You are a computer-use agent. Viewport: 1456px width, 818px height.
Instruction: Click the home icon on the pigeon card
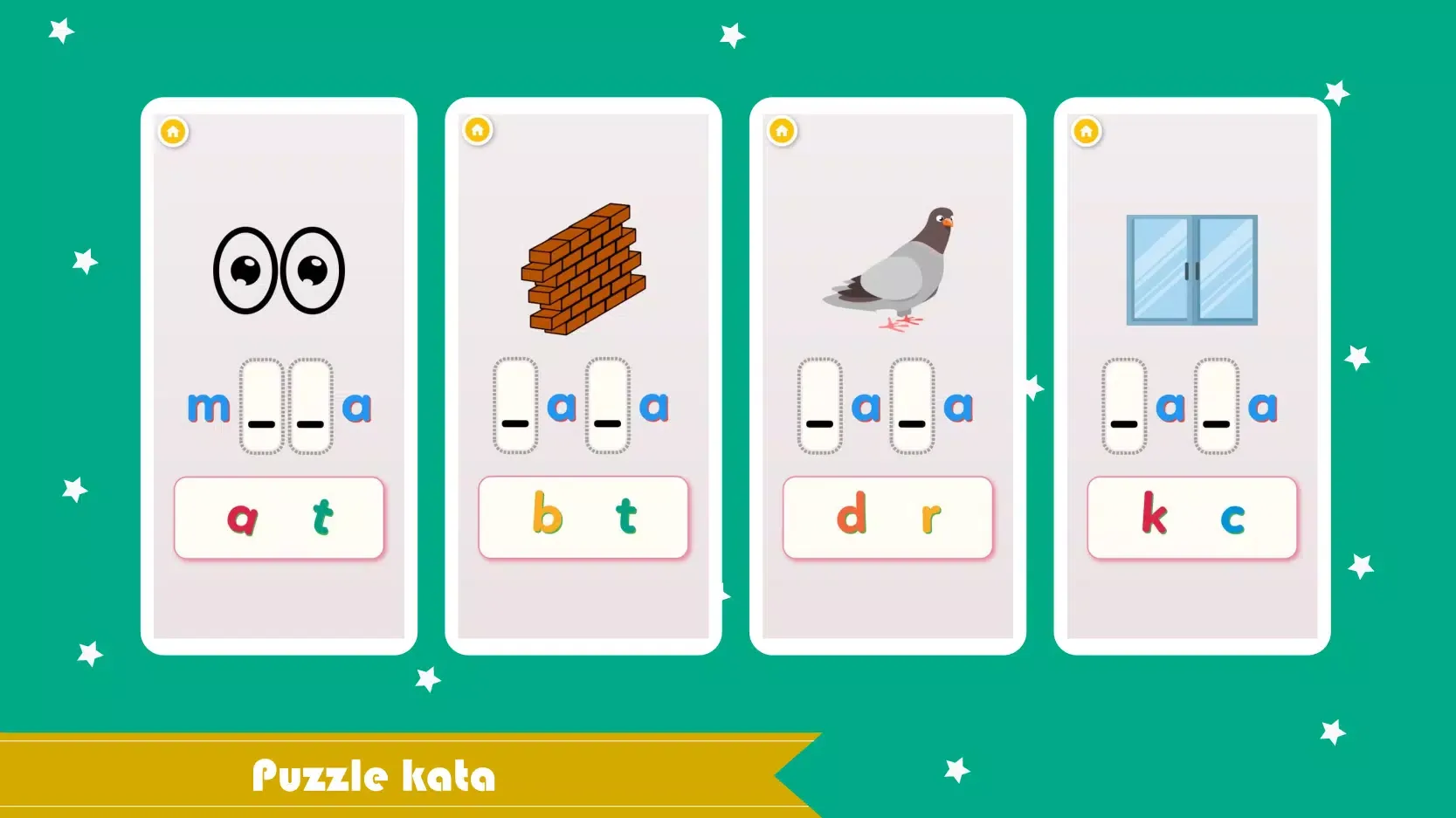point(780,131)
